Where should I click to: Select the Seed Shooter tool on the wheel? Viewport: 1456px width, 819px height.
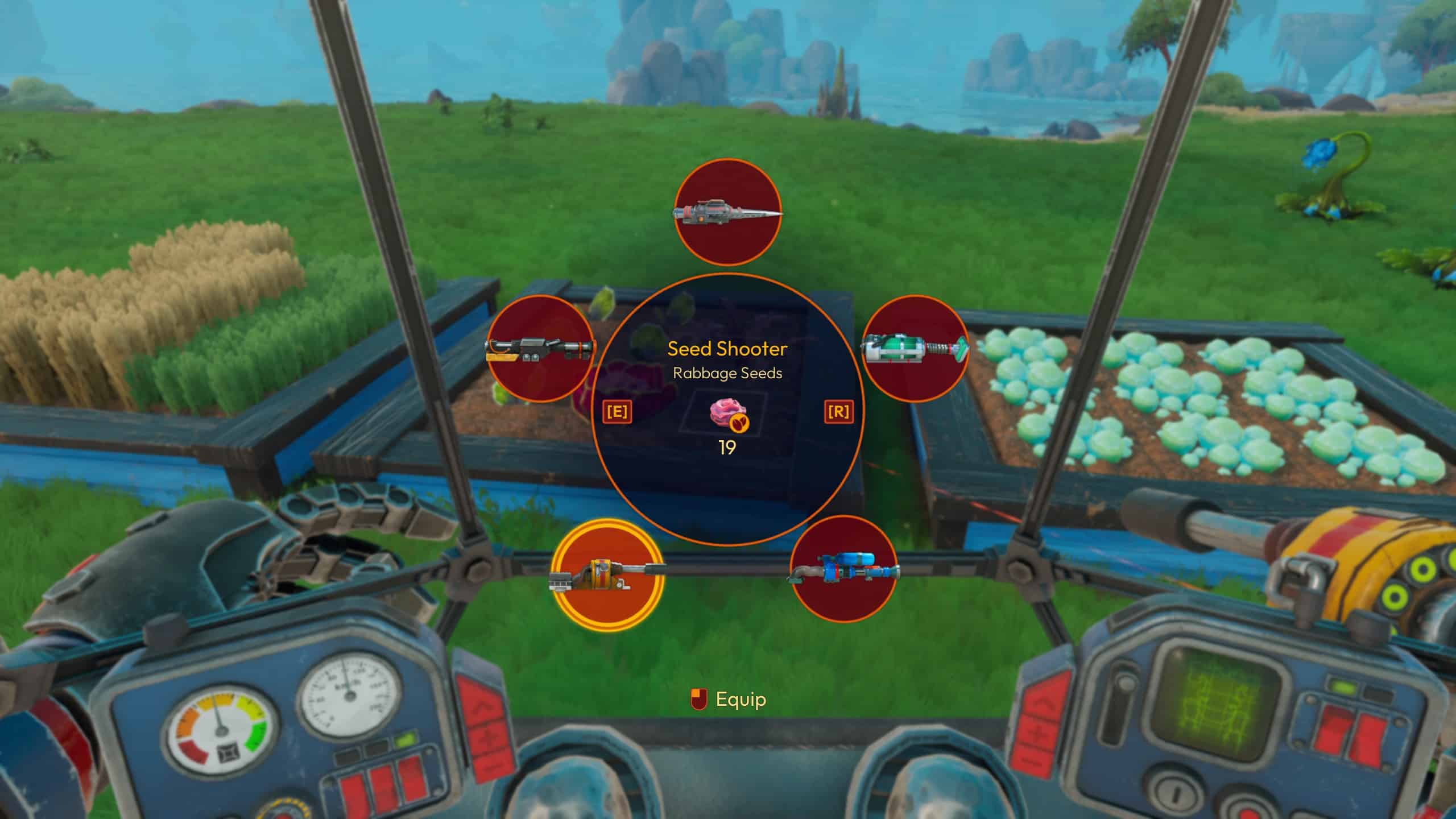click(x=607, y=575)
